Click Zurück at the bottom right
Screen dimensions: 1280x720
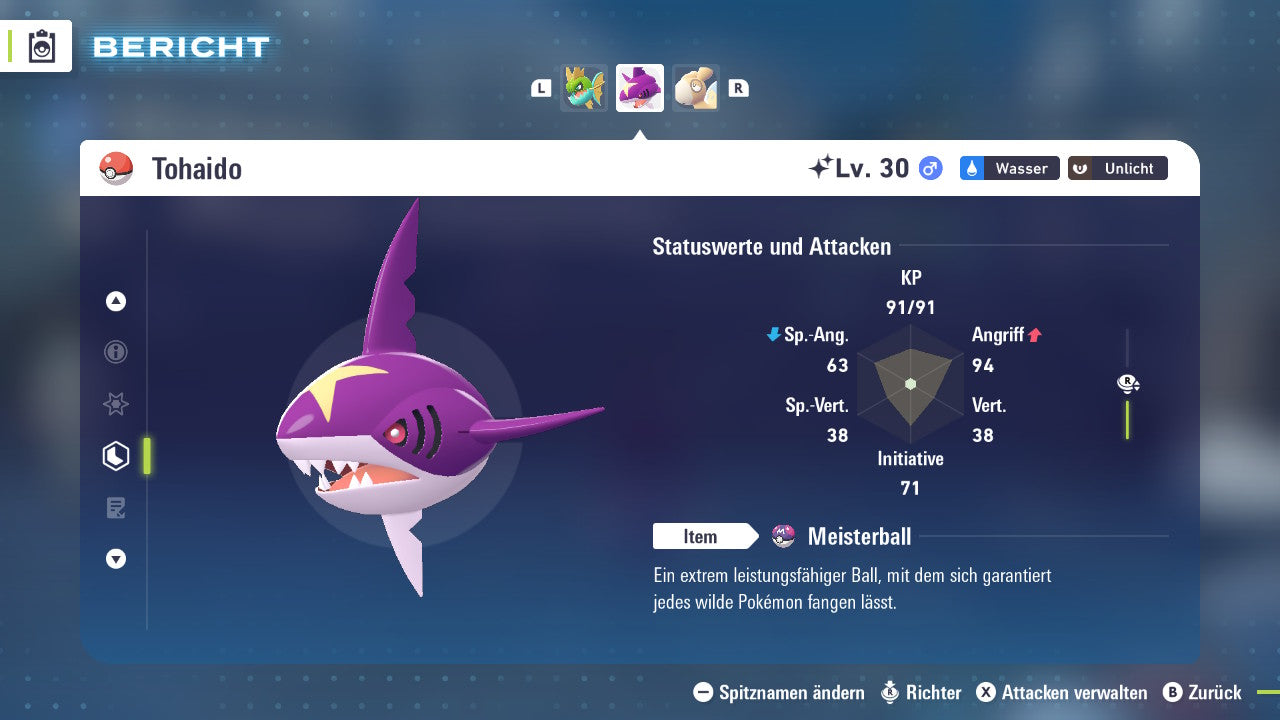coord(1216,692)
